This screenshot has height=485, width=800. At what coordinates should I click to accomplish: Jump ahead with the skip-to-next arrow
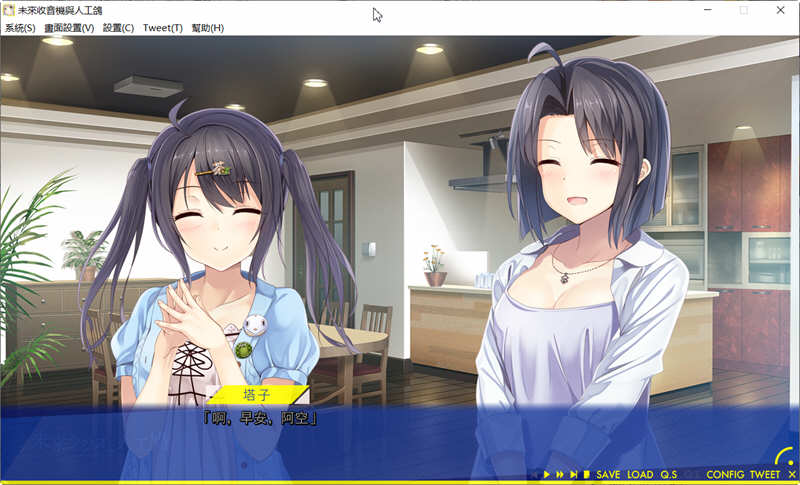point(573,475)
